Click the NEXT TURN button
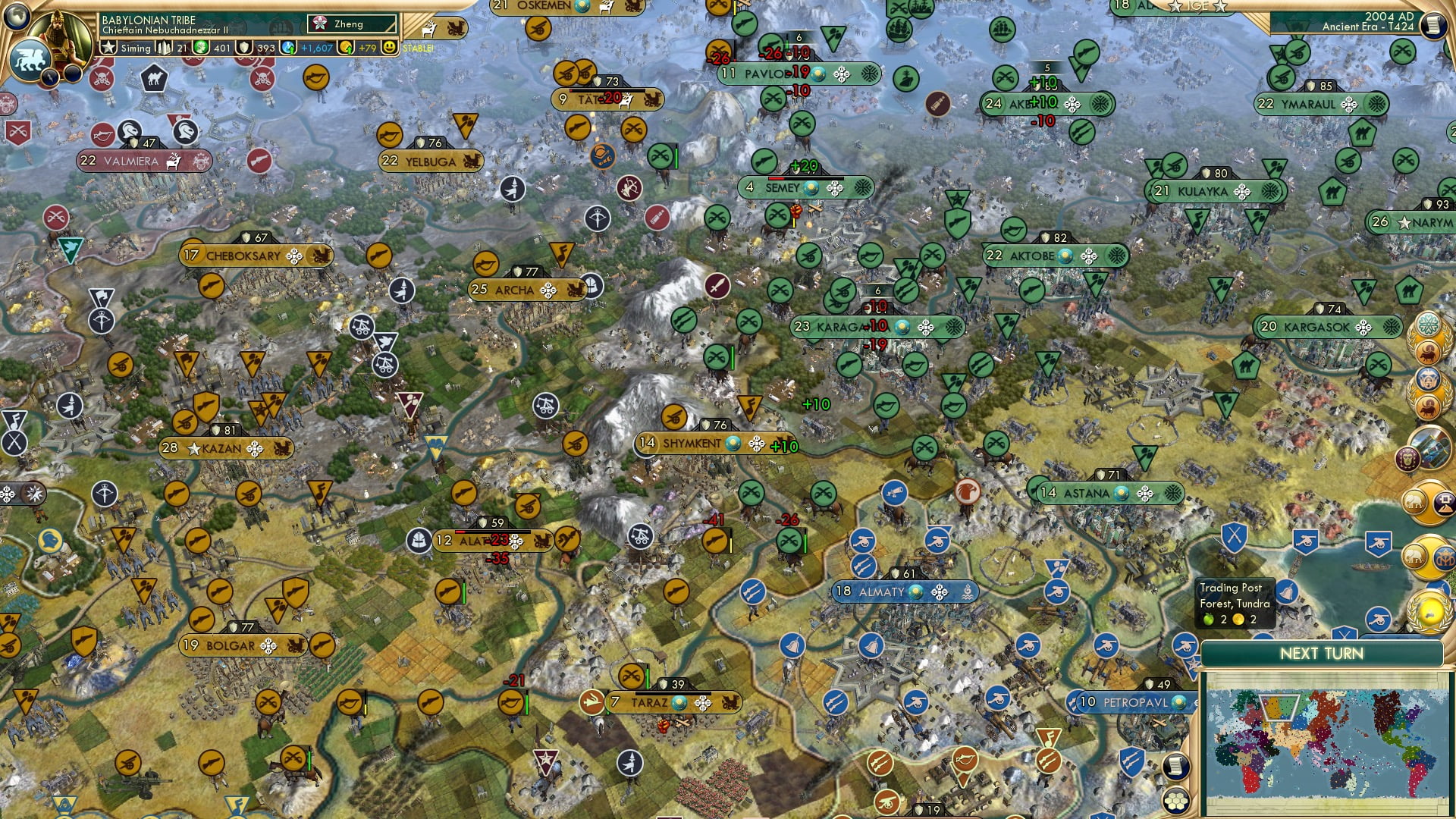1456x819 pixels. coord(1321,653)
